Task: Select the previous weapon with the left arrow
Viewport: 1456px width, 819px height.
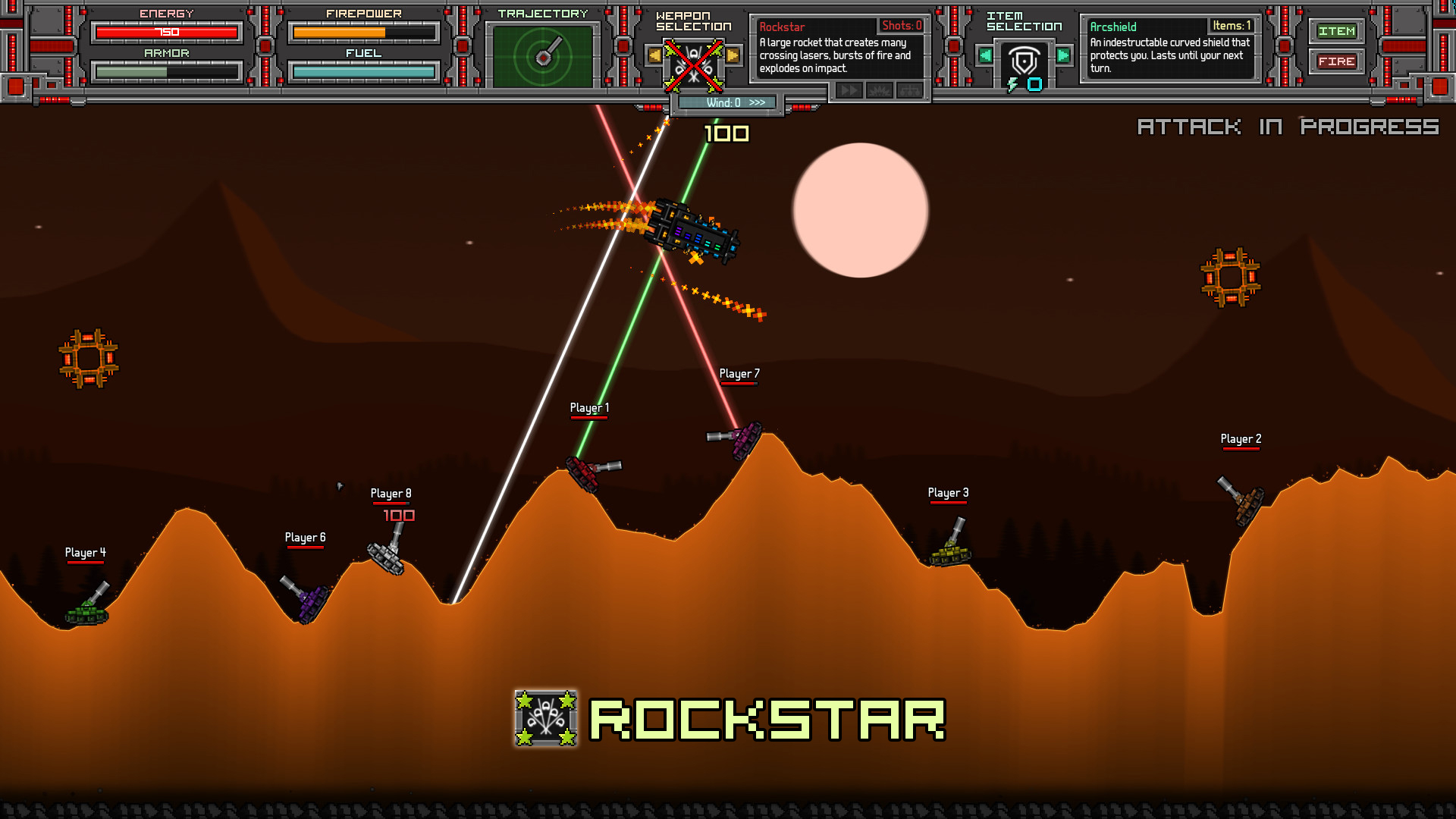Action: tap(654, 55)
